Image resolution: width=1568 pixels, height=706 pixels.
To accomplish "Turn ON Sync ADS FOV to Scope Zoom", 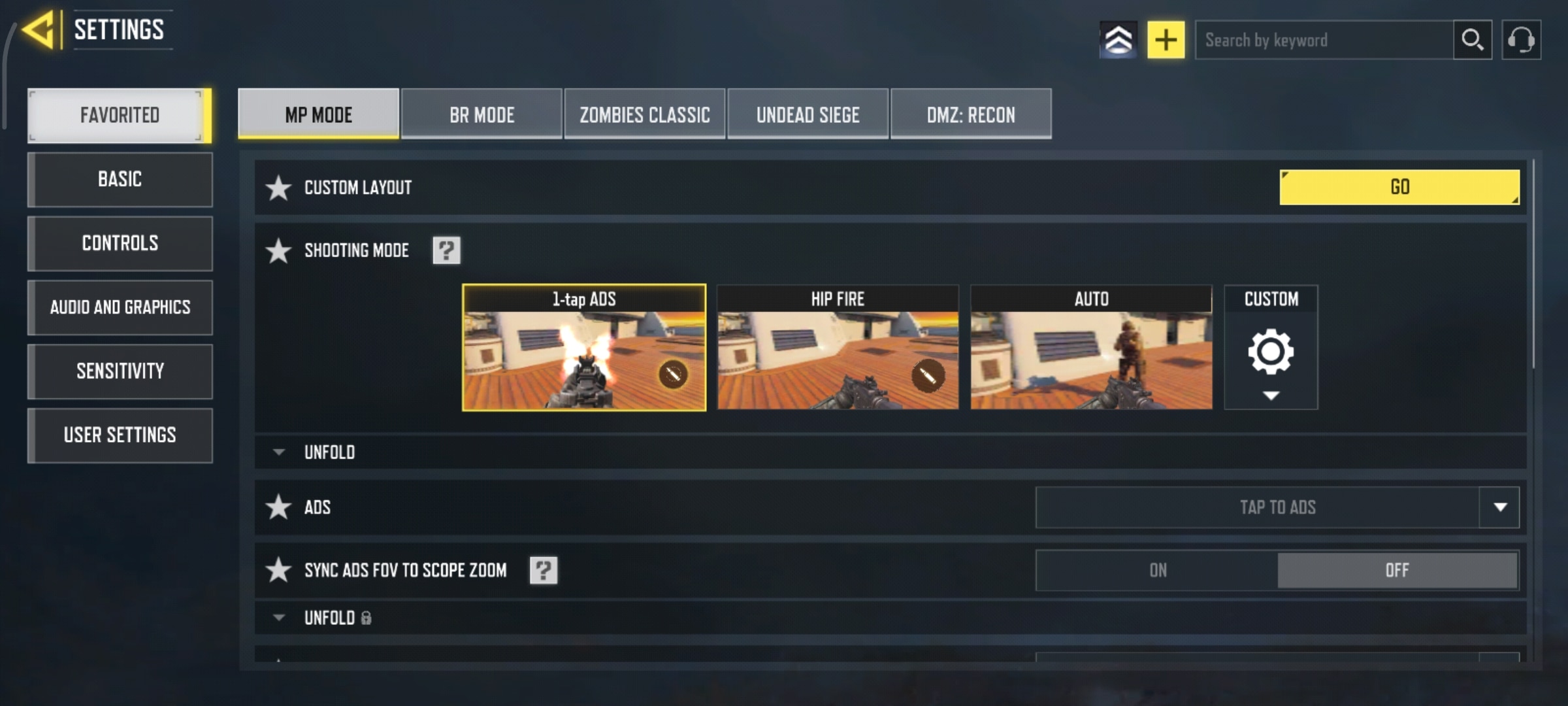I will (1158, 570).
